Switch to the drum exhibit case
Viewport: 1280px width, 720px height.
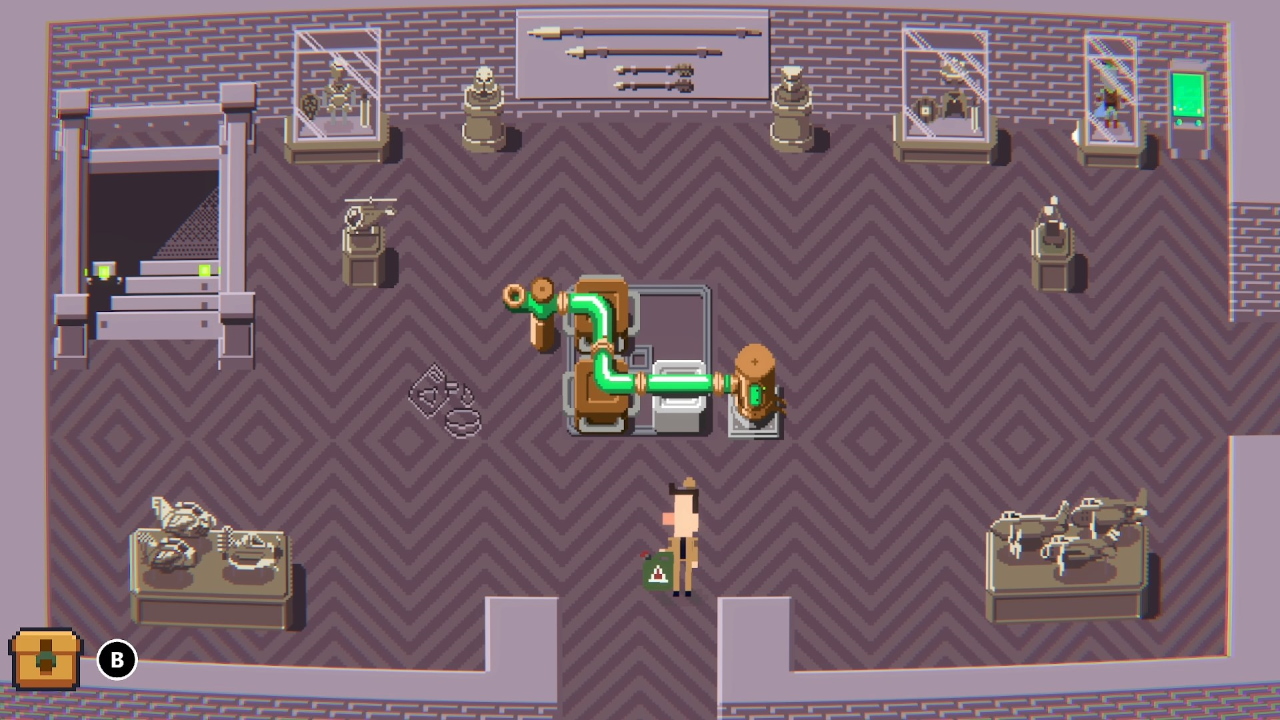click(x=945, y=95)
